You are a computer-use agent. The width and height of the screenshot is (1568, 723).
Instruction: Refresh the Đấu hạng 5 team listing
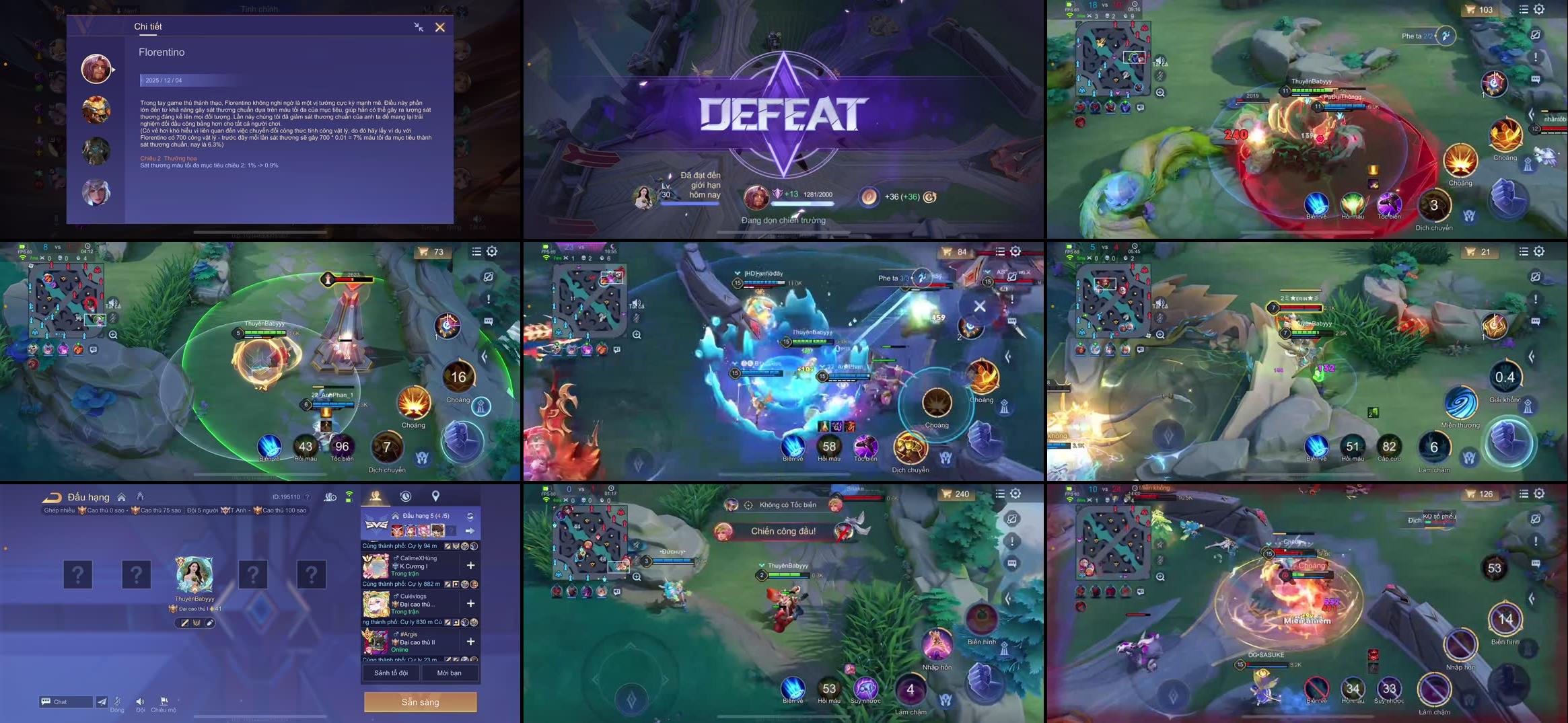[470, 517]
